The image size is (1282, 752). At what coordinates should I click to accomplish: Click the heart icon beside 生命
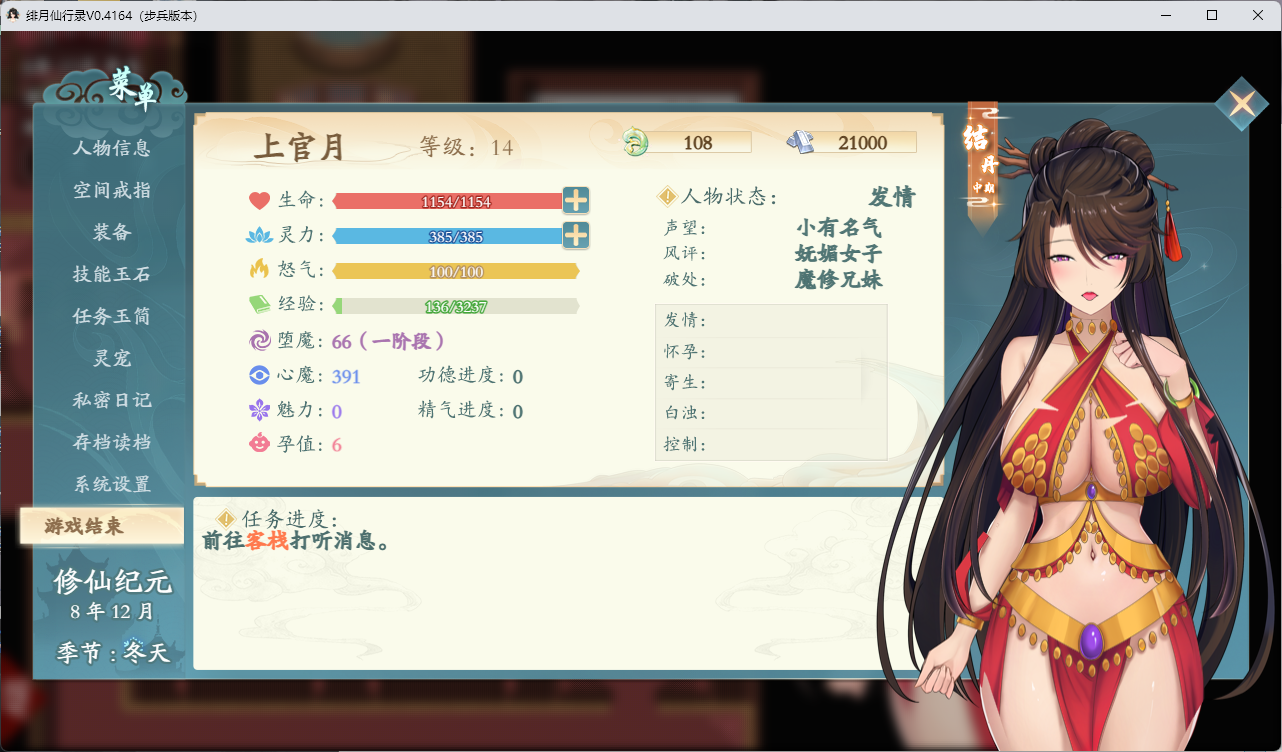pyautogui.click(x=258, y=200)
